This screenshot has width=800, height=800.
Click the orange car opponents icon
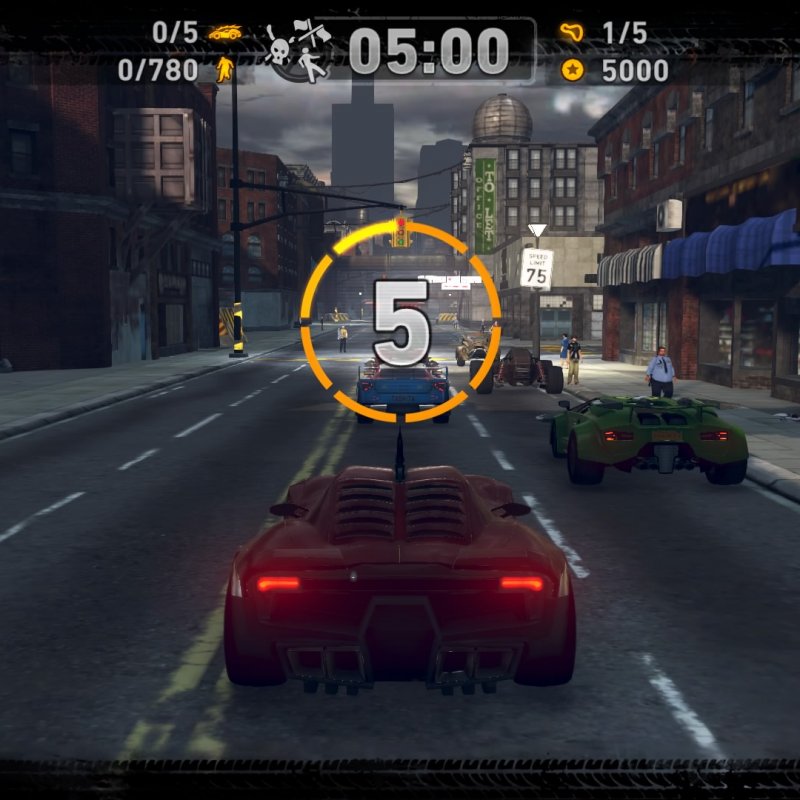225,33
